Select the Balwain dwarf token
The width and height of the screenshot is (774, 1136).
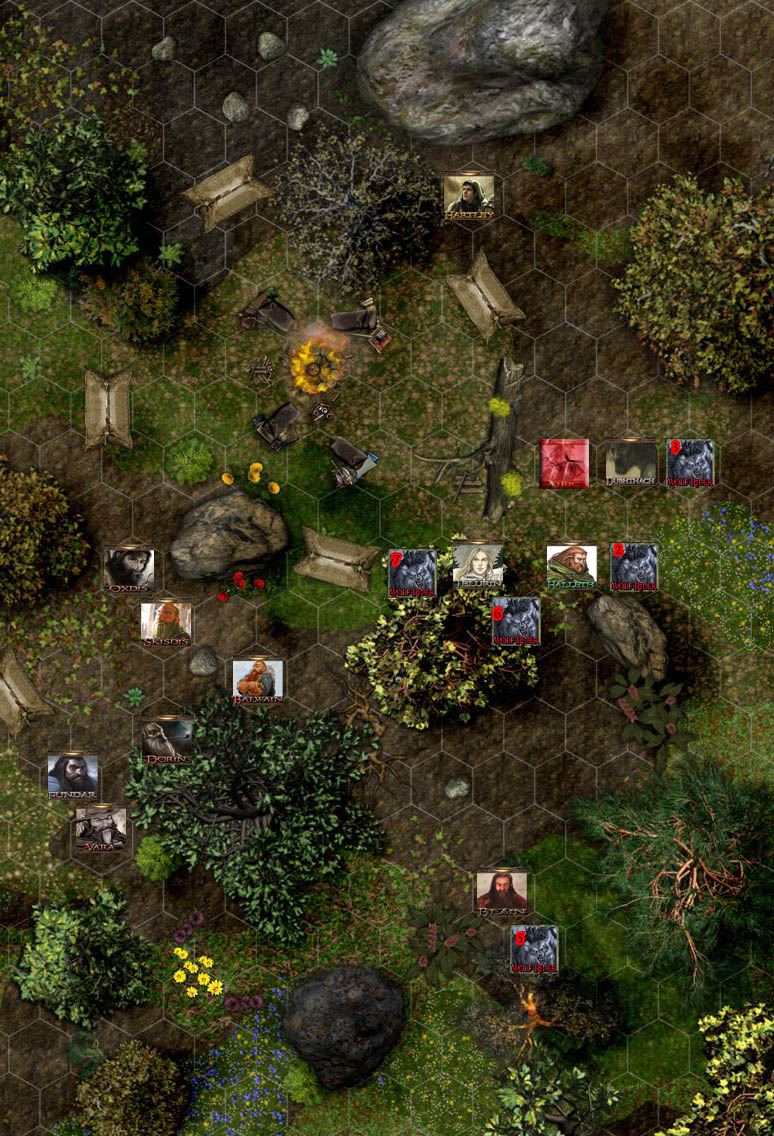[x=258, y=679]
